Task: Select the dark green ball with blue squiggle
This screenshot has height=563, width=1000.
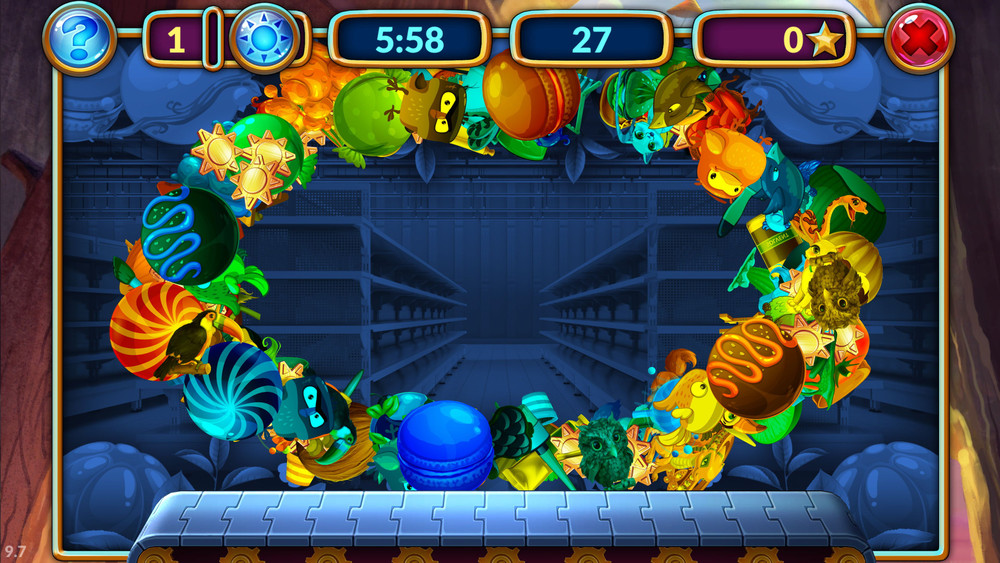Action: (x=189, y=236)
